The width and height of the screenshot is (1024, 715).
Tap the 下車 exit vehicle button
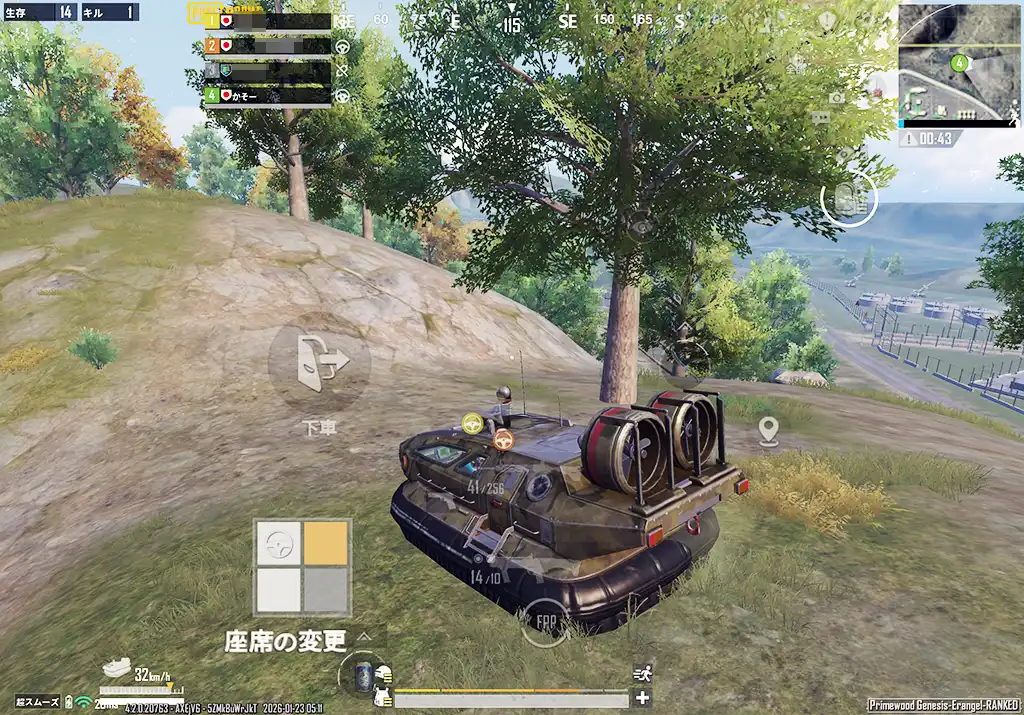coord(319,361)
